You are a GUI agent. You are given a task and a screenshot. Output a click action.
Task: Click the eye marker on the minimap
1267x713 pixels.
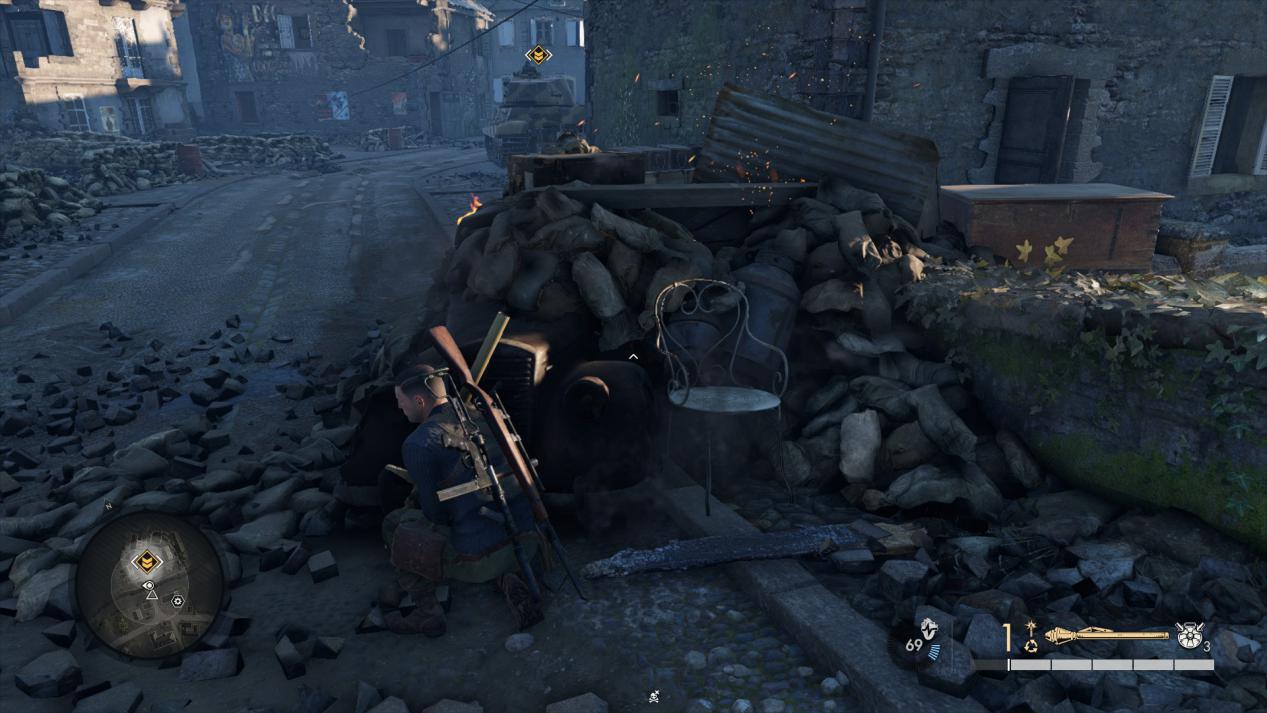(x=149, y=585)
